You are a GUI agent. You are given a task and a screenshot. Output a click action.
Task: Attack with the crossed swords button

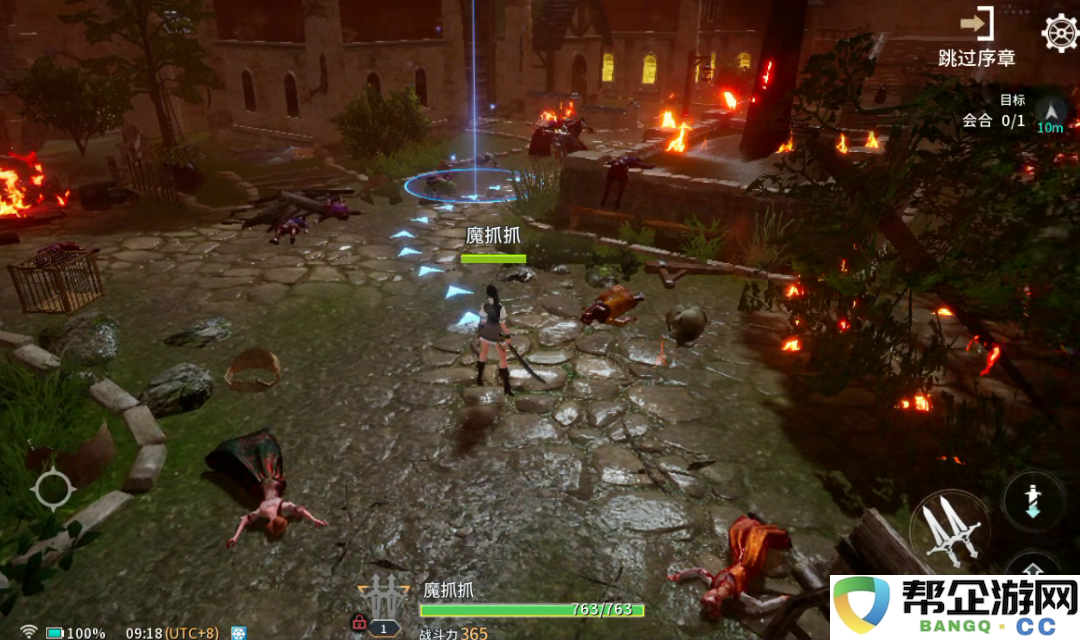(x=949, y=529)
